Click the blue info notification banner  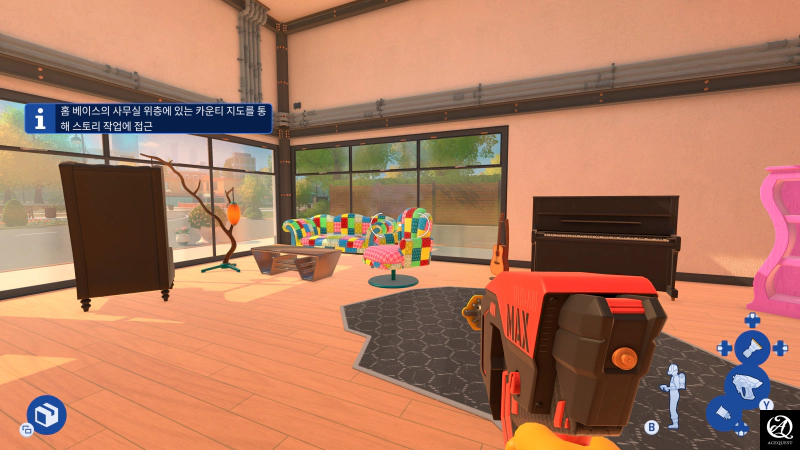coord(148,118)
